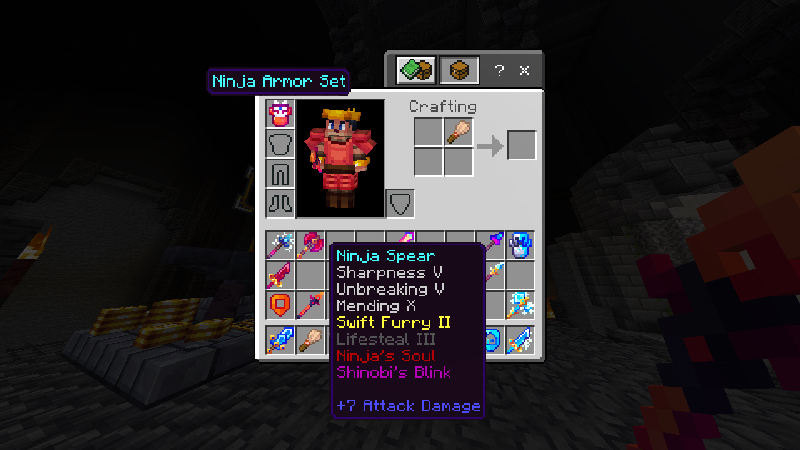This screenshot has height=450, width=800.
Task: Pick up the crimson battle axe
Action: tap(310, 245)
